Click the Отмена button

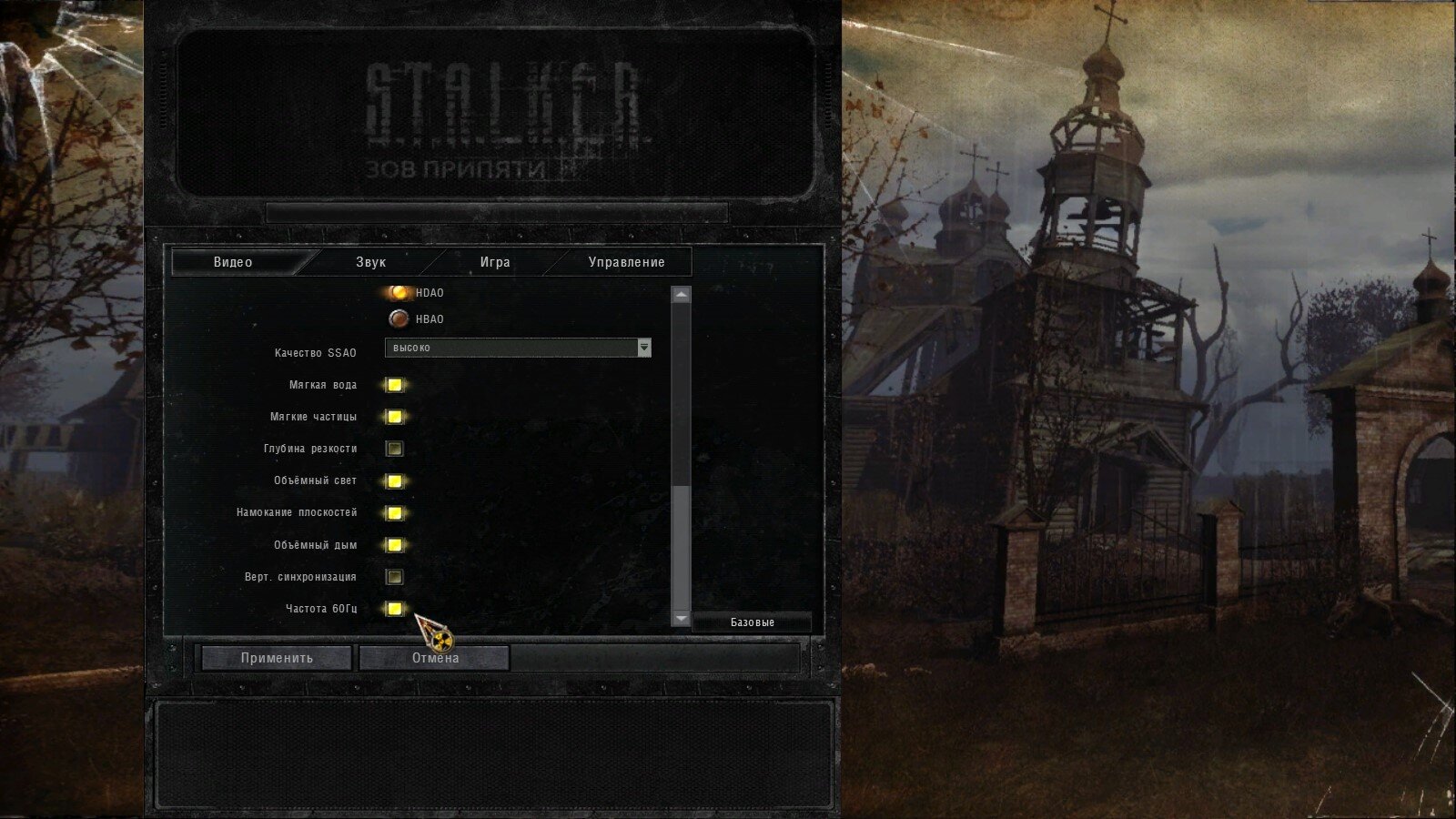[434, 656]
